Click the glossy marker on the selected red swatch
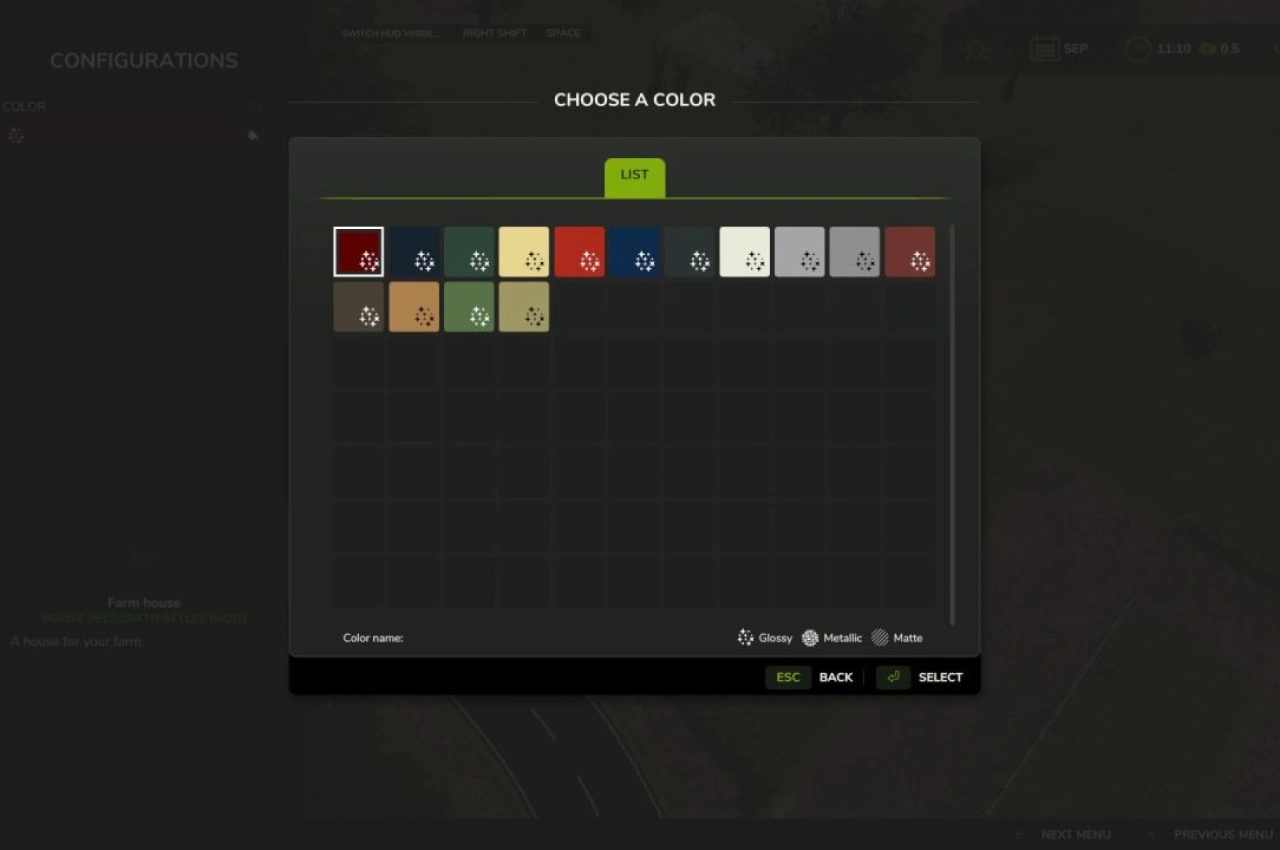The image size is (1280, 850). click(369, 262)
